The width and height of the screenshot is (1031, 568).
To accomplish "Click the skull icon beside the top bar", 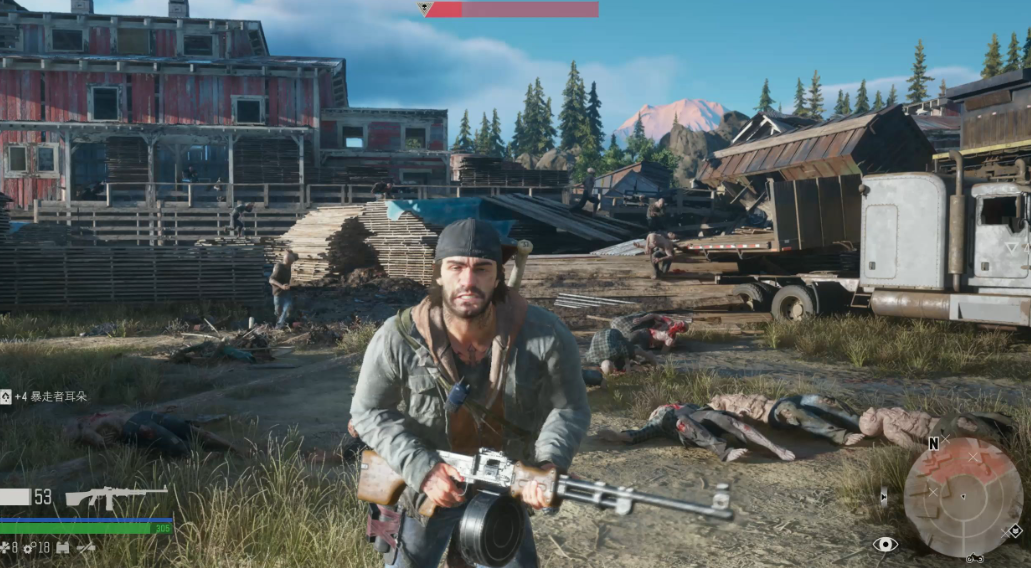I will (x=424, y=9).
